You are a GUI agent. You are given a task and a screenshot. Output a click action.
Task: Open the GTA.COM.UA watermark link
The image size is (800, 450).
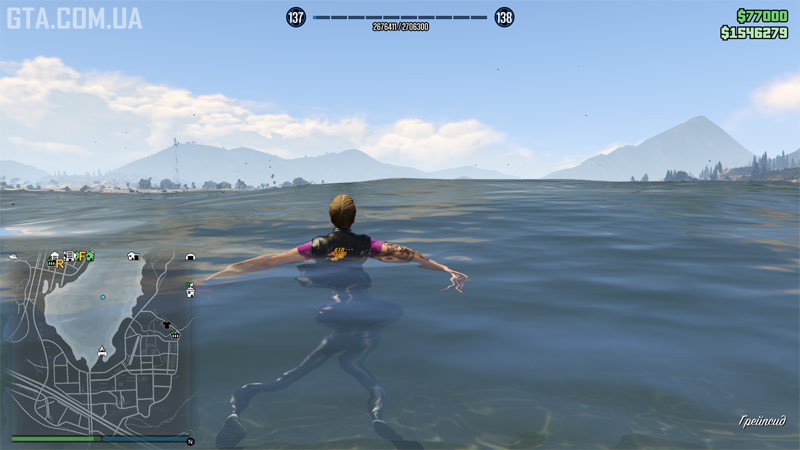[74, 18]
